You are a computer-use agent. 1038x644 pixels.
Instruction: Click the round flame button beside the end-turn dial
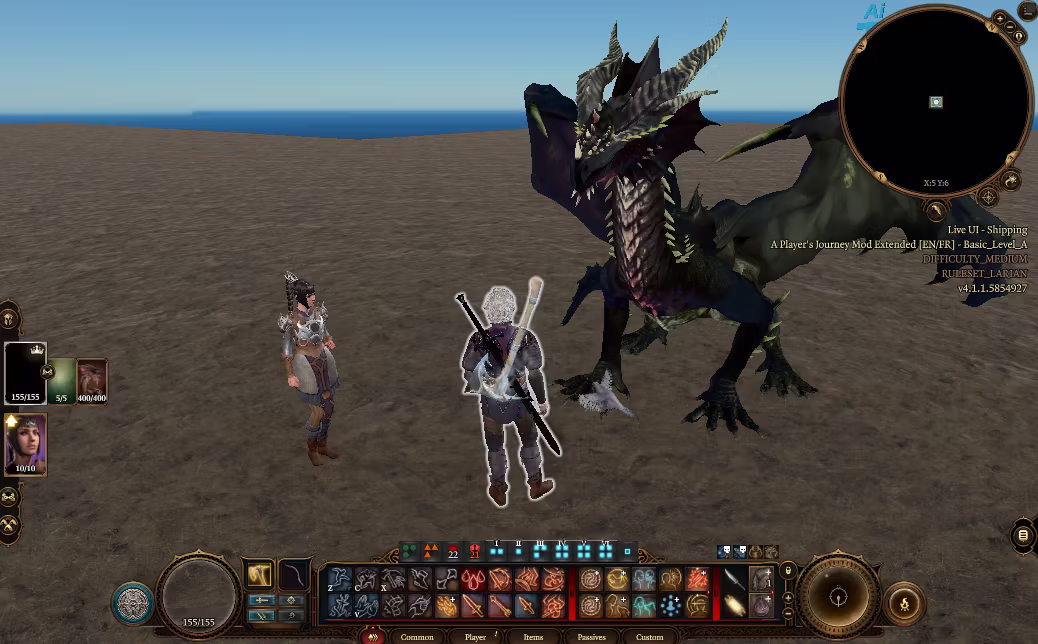pos(905,603)
